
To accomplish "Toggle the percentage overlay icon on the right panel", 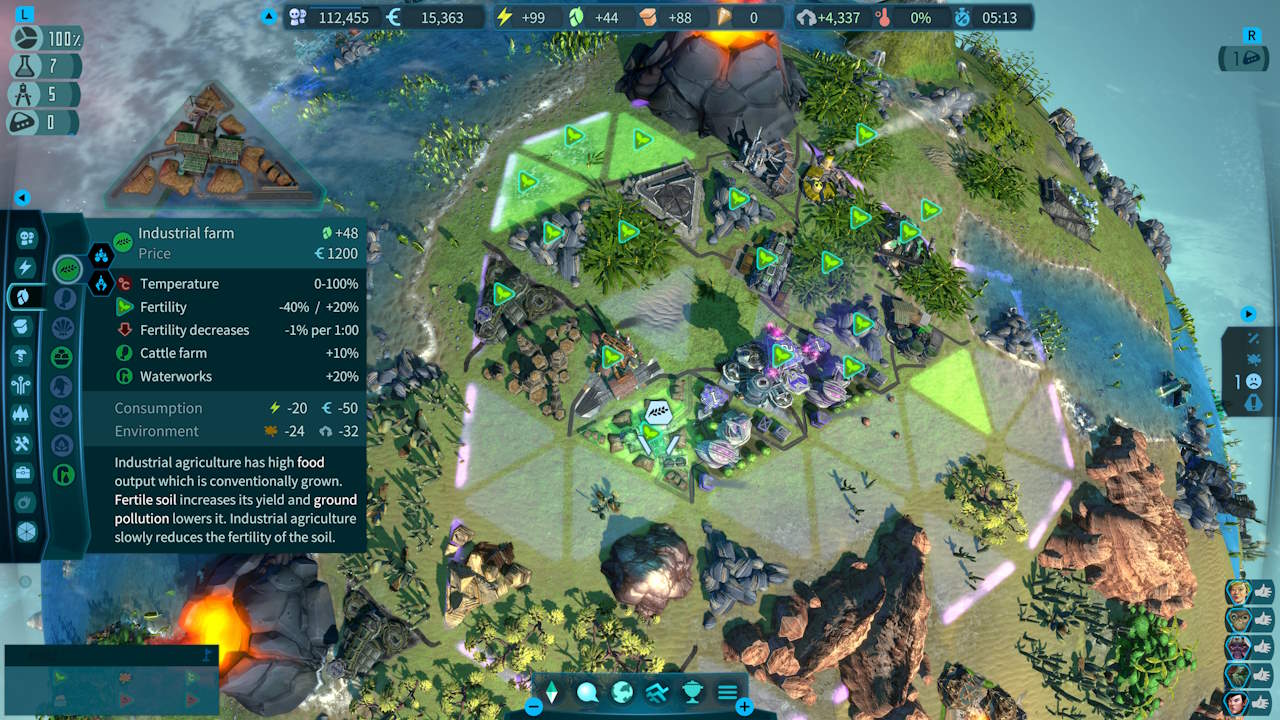I will 1254,337.
